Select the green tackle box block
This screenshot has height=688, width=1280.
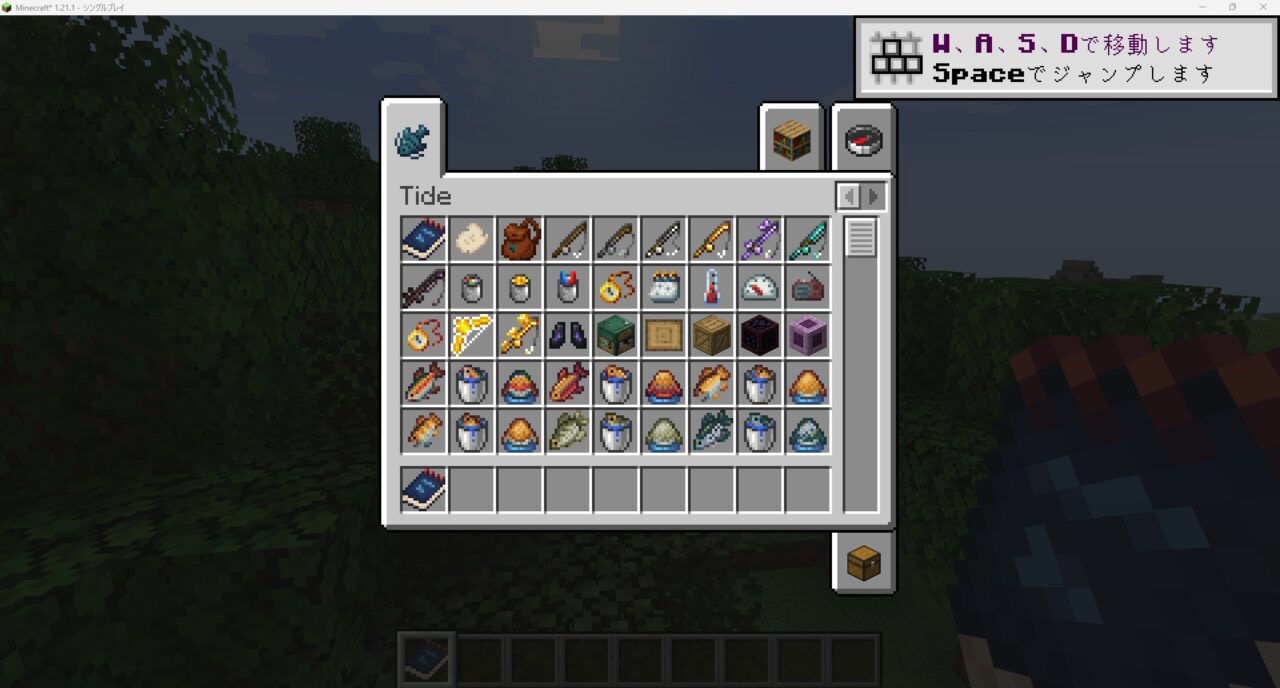tap(616, 336)
